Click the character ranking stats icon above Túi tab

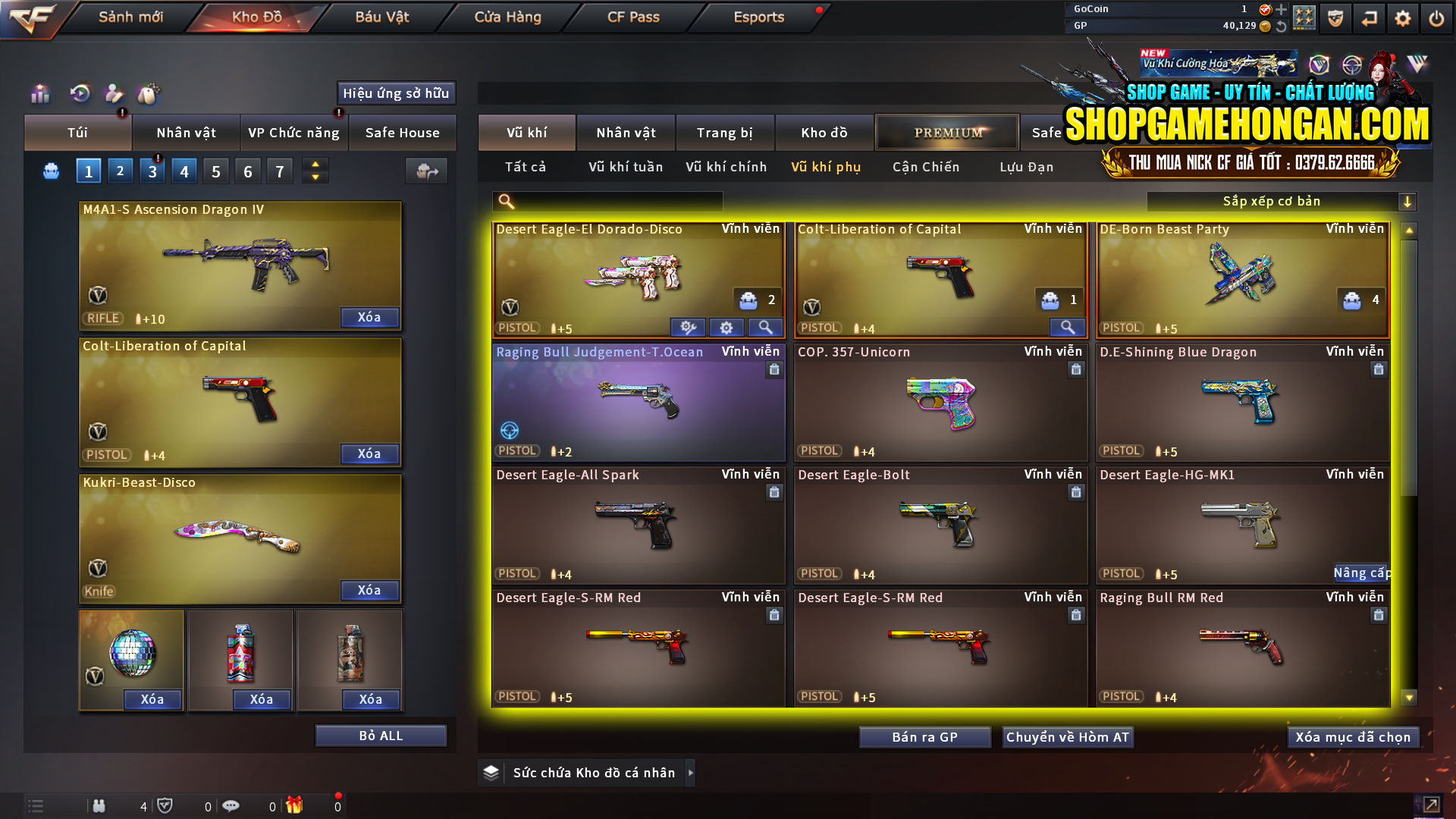point(39,93)
